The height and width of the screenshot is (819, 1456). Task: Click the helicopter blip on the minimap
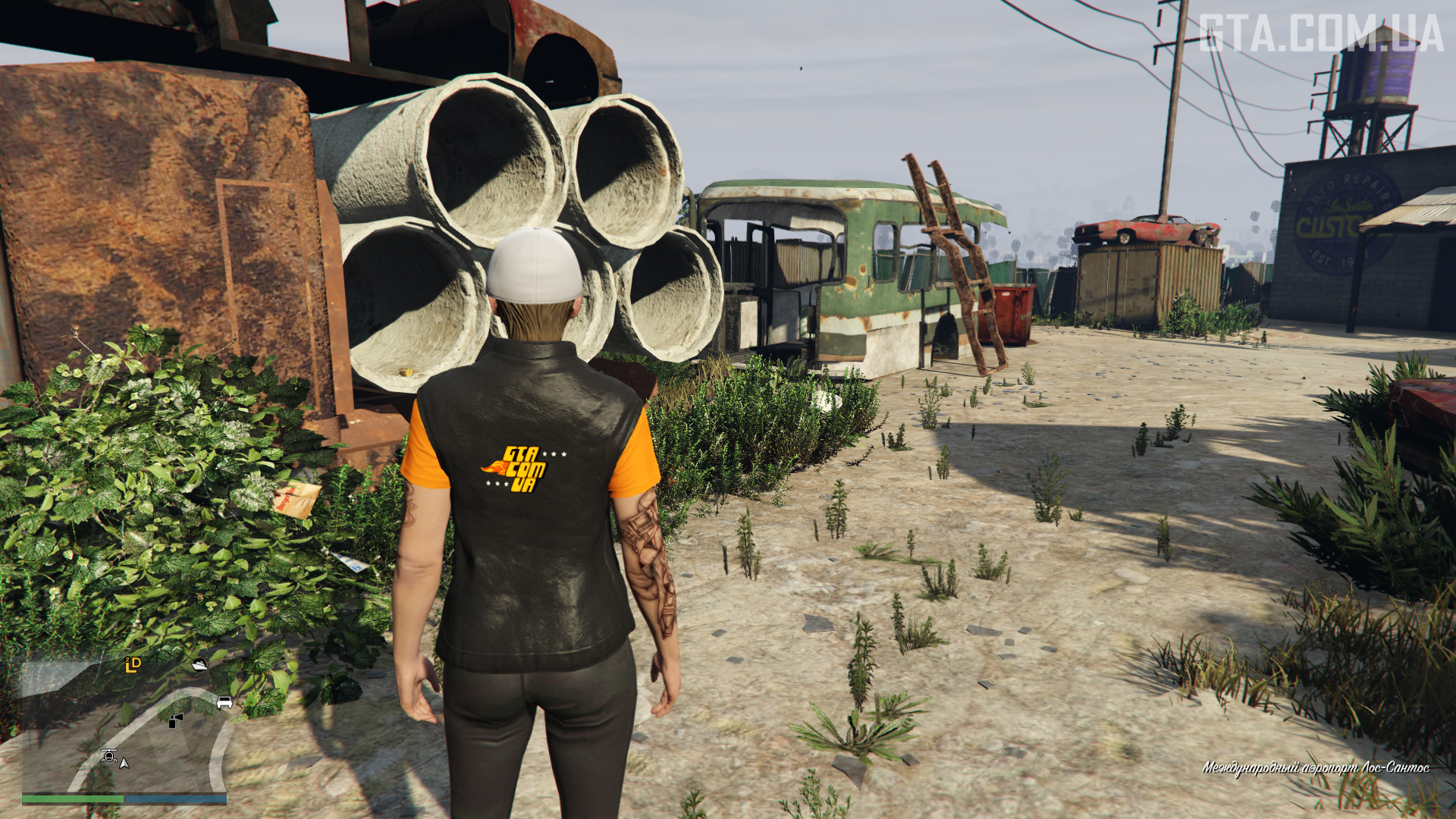coord(109,755)
